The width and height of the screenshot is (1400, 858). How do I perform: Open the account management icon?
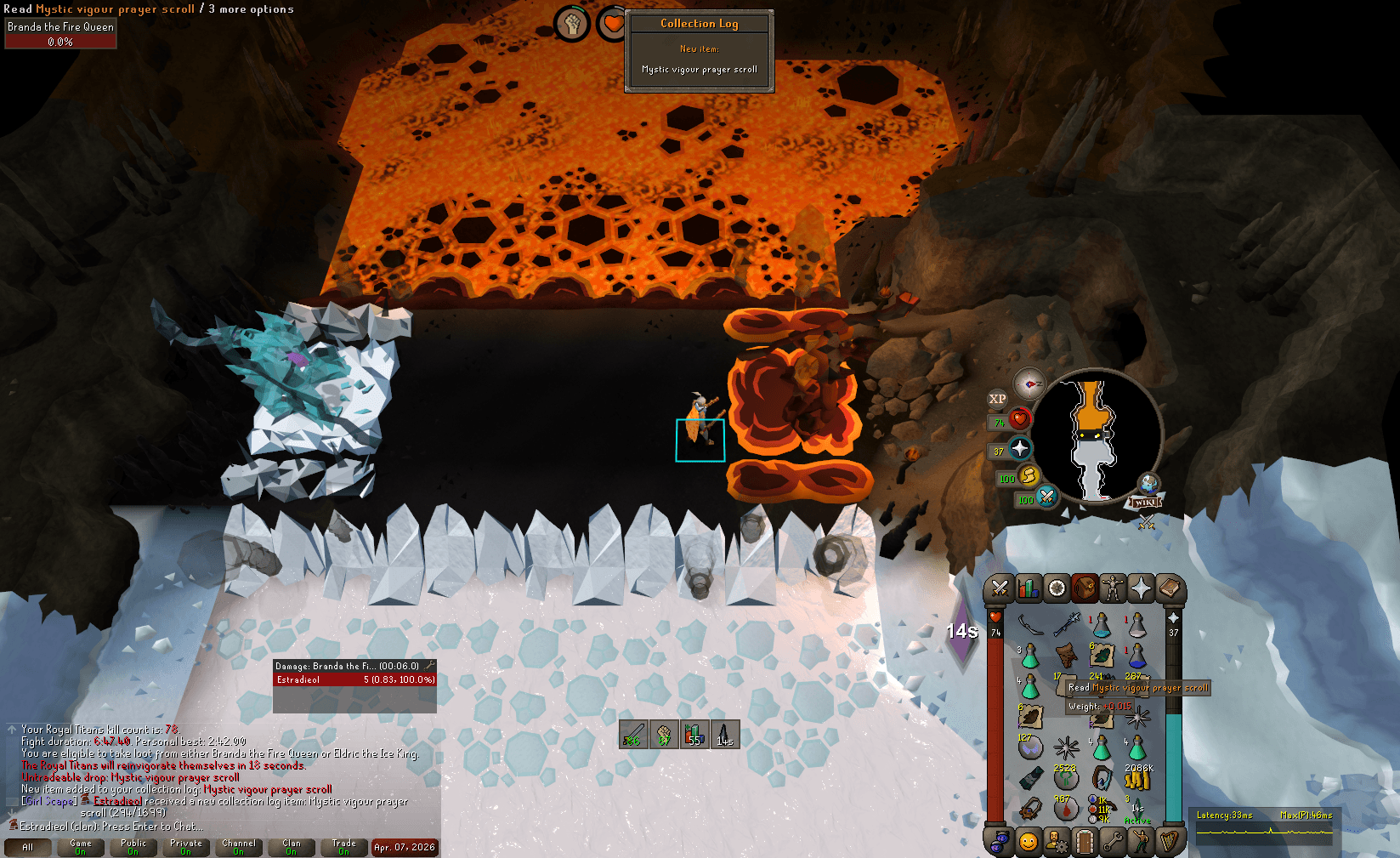point(1057,842)
